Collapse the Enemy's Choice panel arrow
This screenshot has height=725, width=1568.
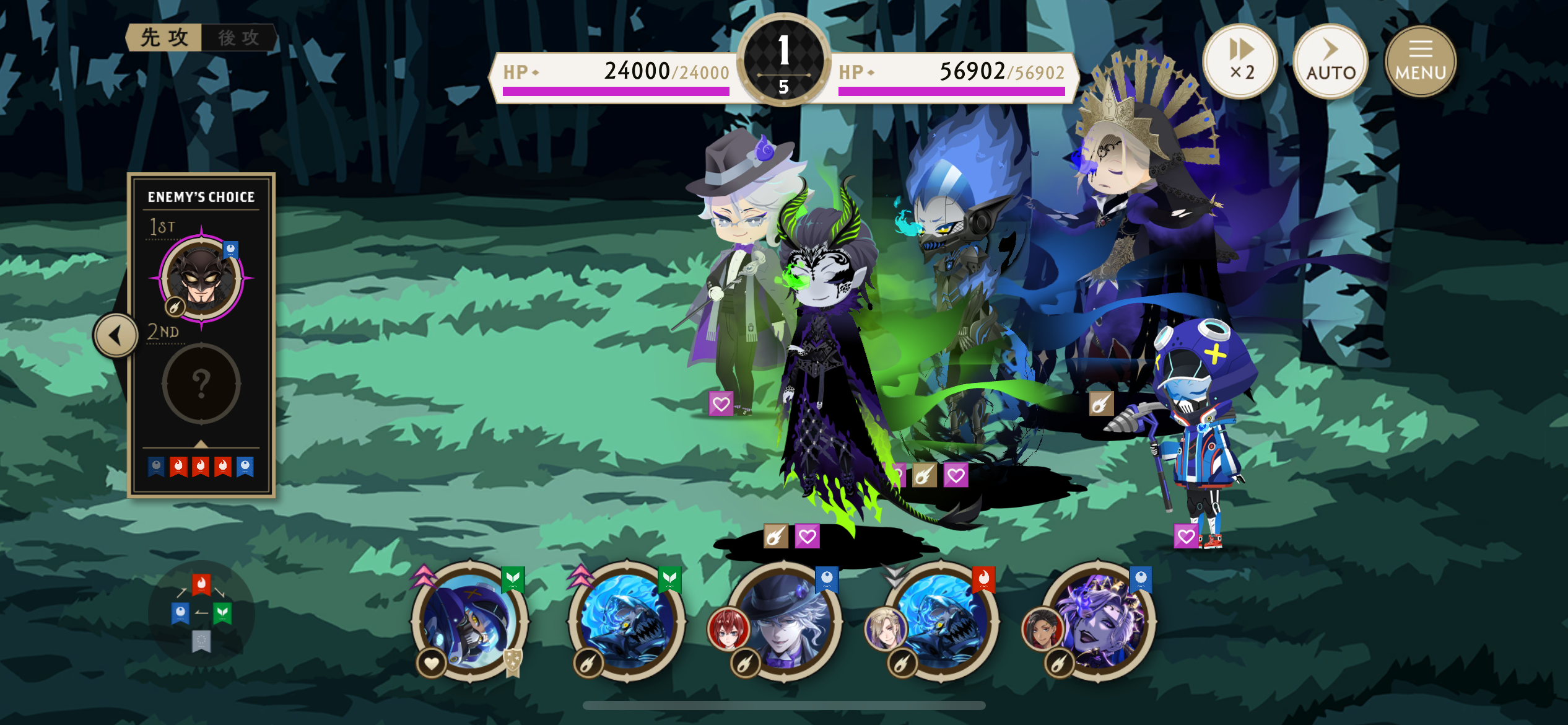116,335
